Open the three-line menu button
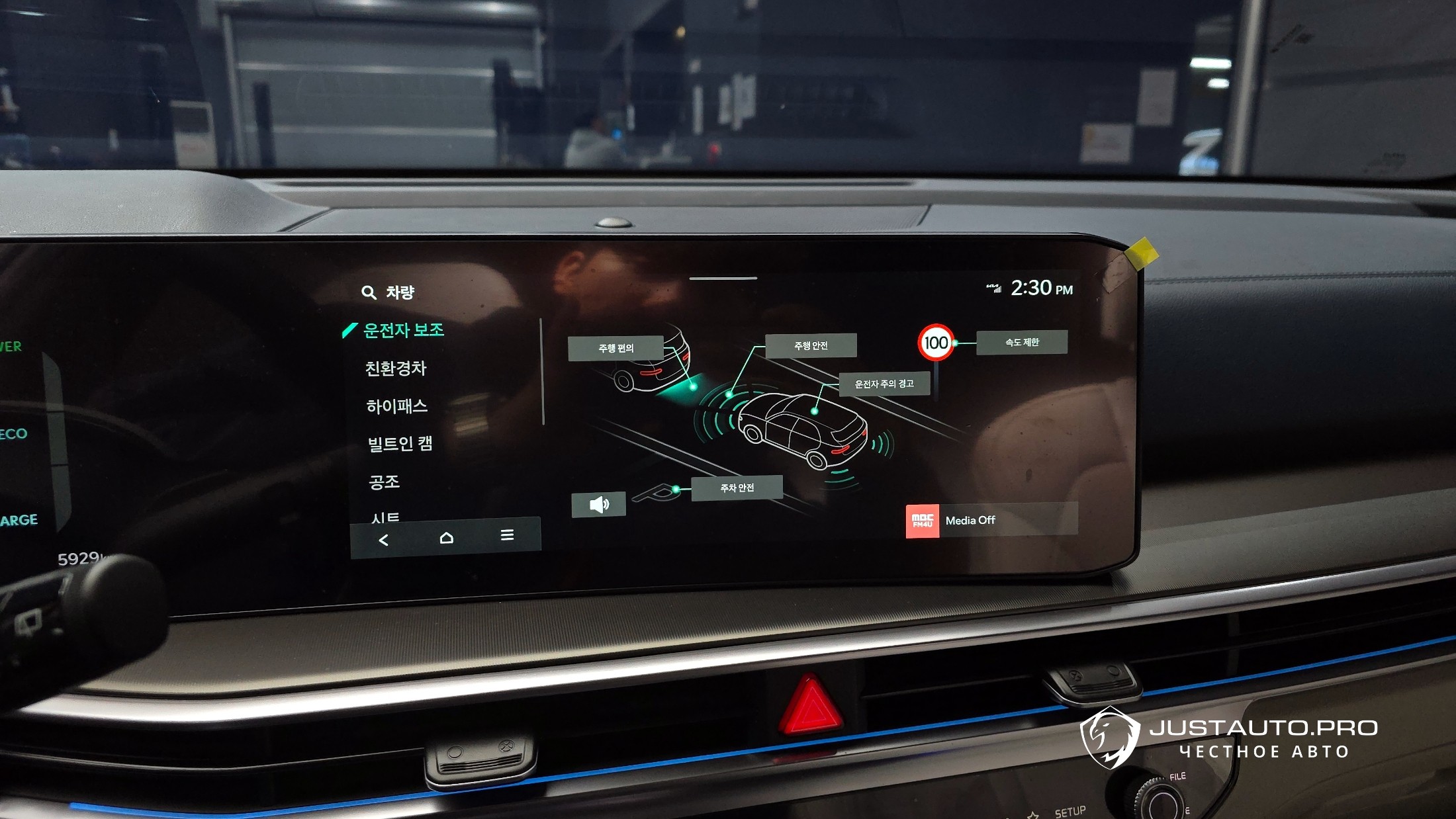 coord(507,535)
